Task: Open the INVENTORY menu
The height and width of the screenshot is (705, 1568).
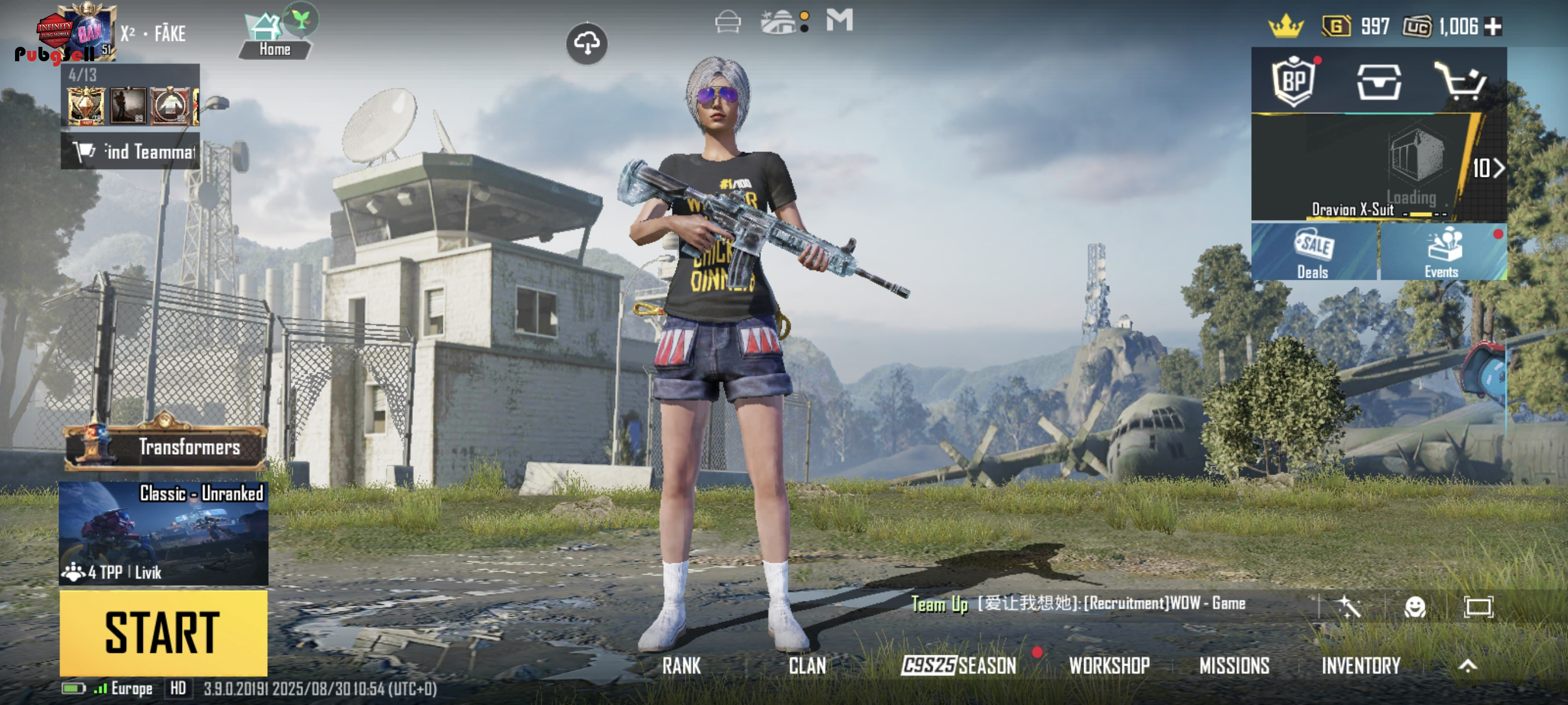Action: coord(1360,666)
